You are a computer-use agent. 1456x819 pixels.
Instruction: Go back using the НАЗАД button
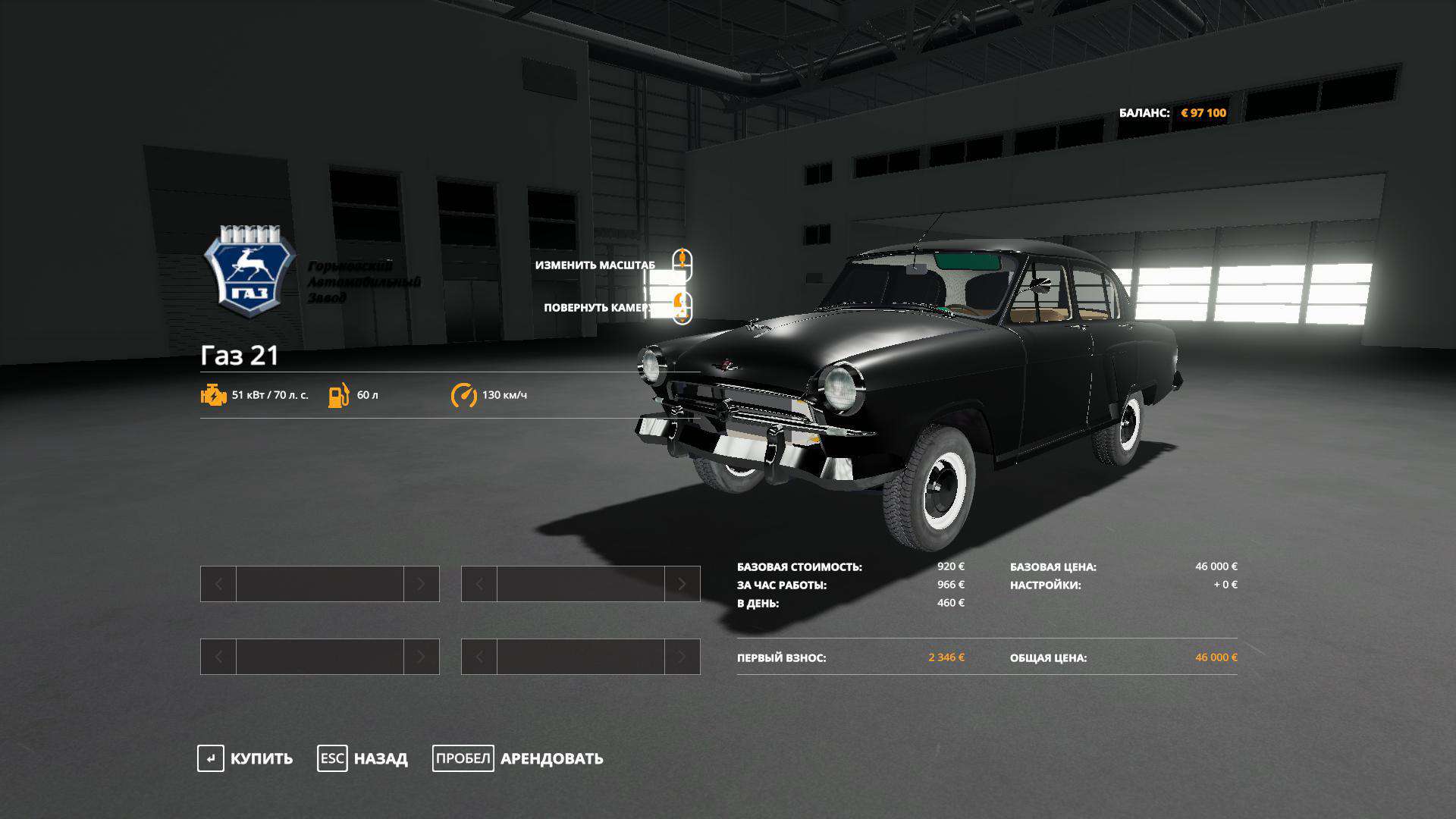click(363, 758)
